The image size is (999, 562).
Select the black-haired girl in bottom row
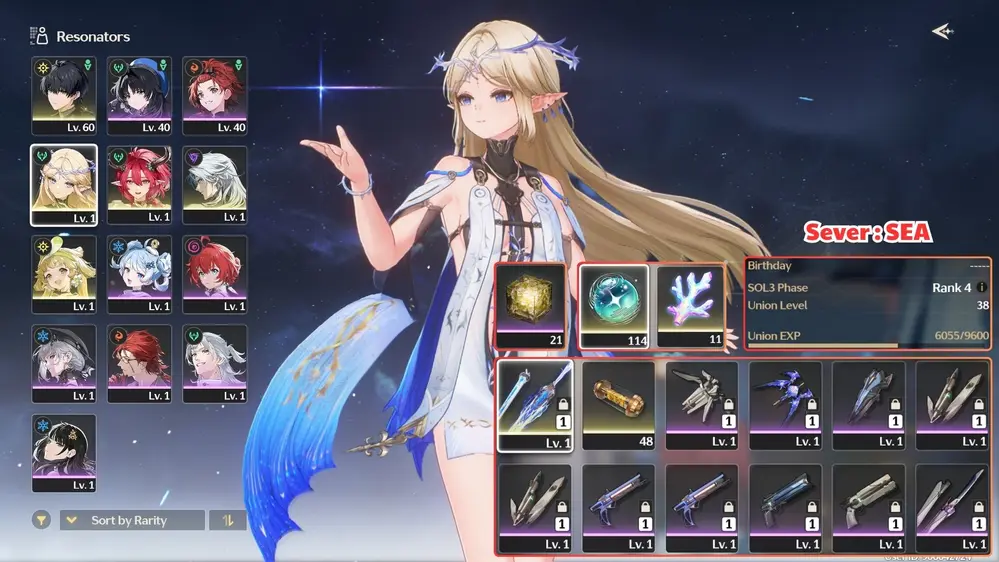point(64,452)
